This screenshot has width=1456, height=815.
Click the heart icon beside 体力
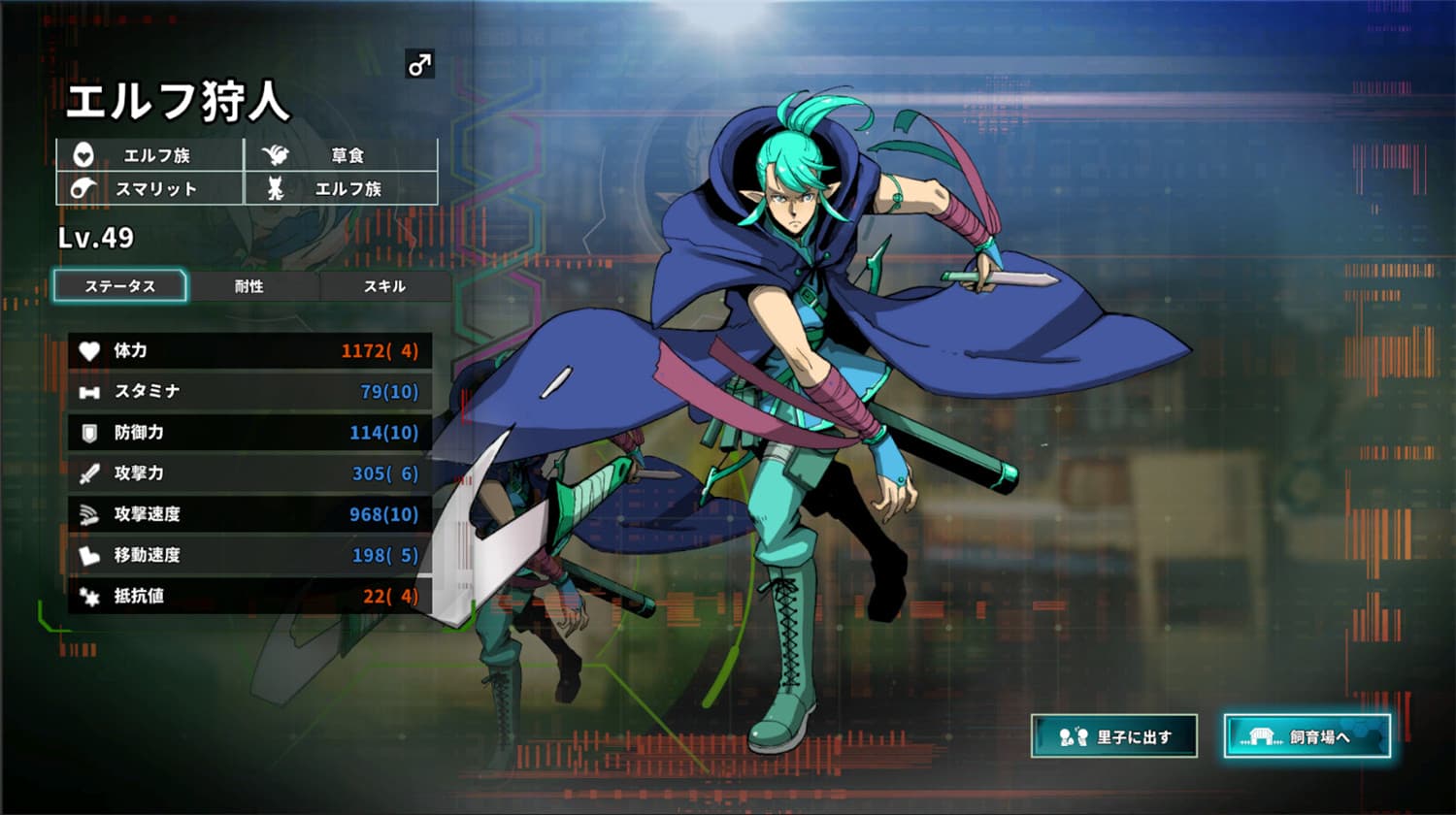coord(87,351)
